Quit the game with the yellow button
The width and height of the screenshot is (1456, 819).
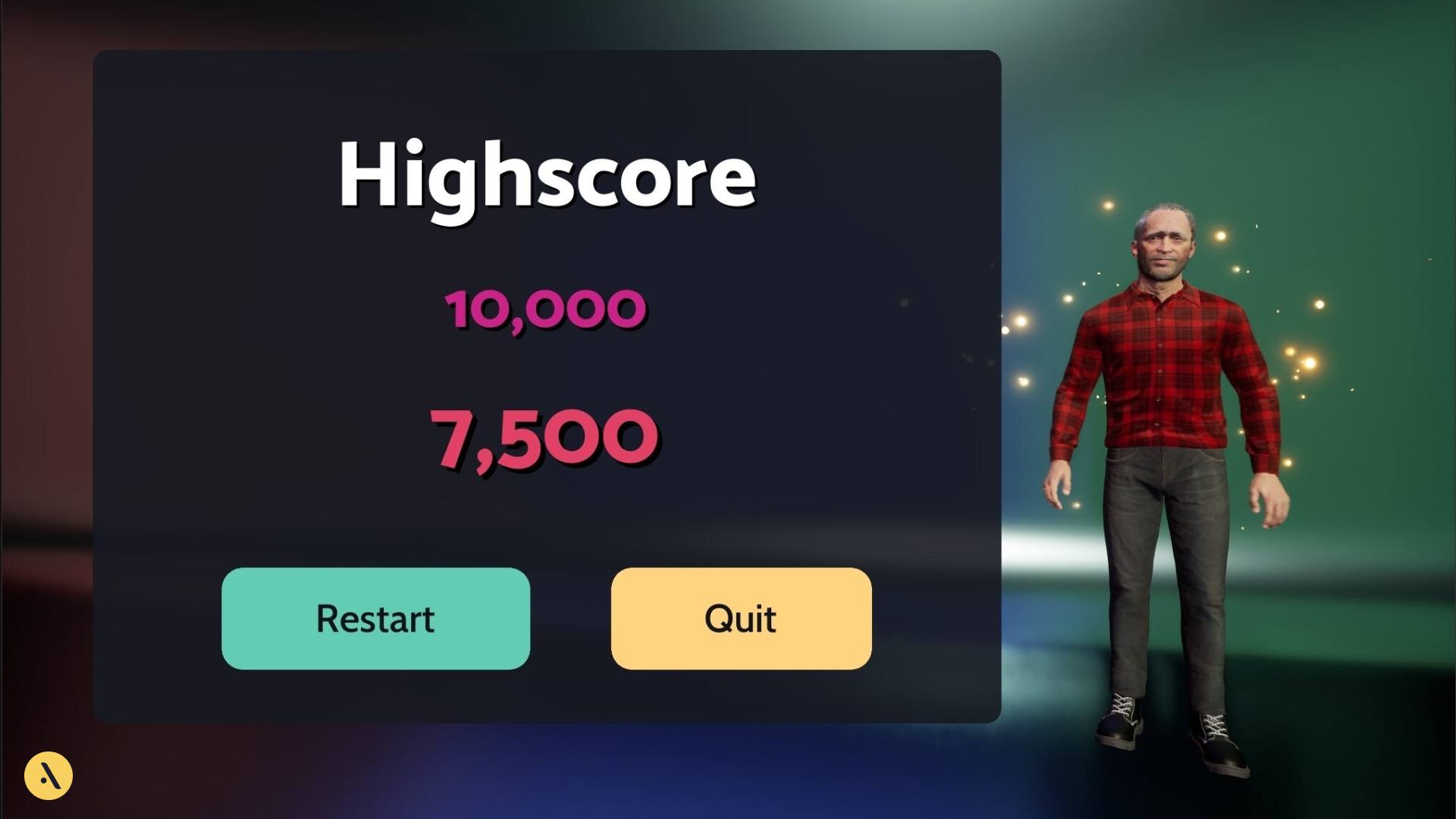(741, 618)
